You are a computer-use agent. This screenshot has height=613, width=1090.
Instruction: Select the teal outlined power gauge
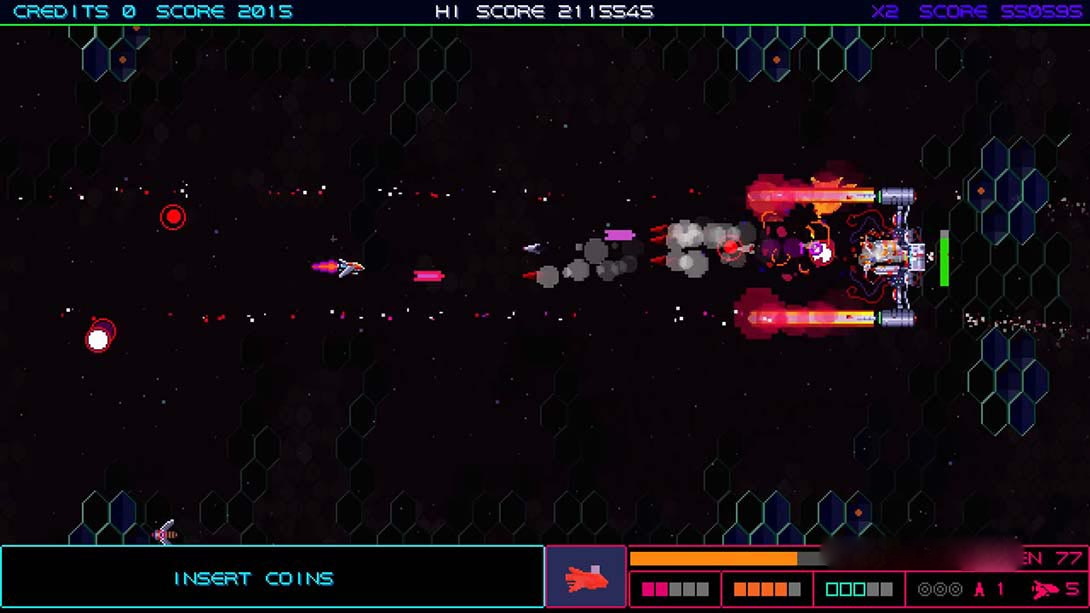click(x=859, y=590)
